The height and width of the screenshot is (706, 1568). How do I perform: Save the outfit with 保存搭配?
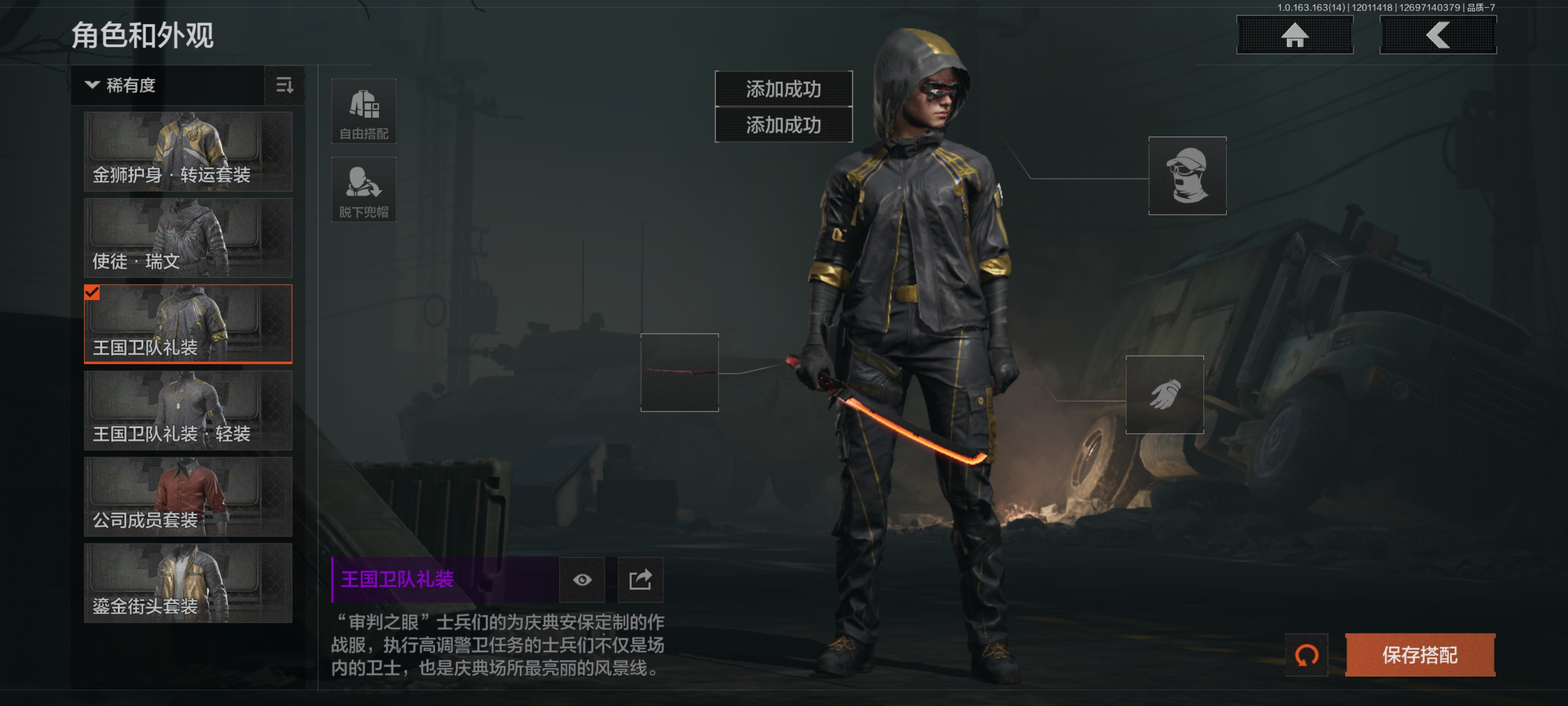point(1420,655)
